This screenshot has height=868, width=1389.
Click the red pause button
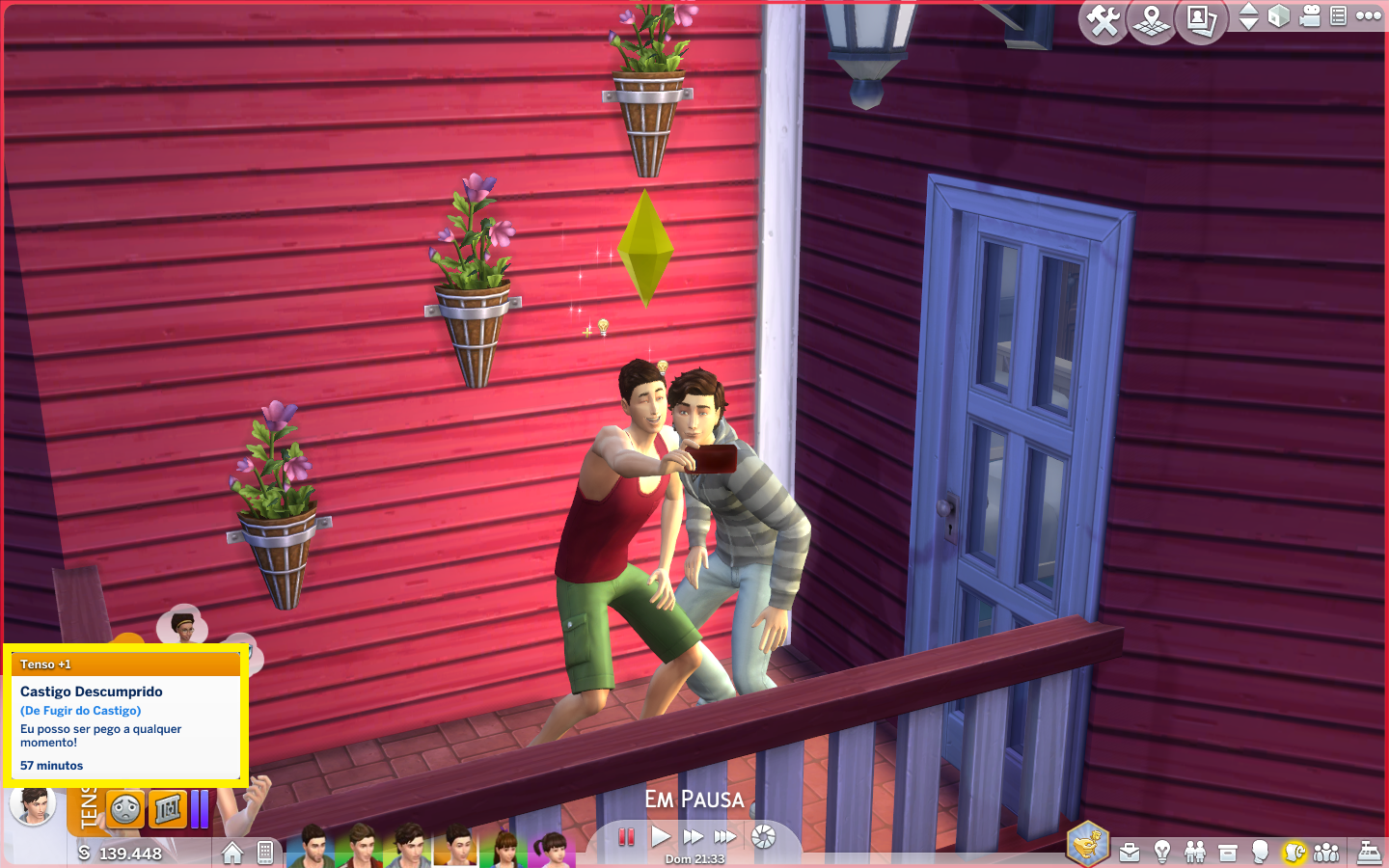(x=626, y=837)
